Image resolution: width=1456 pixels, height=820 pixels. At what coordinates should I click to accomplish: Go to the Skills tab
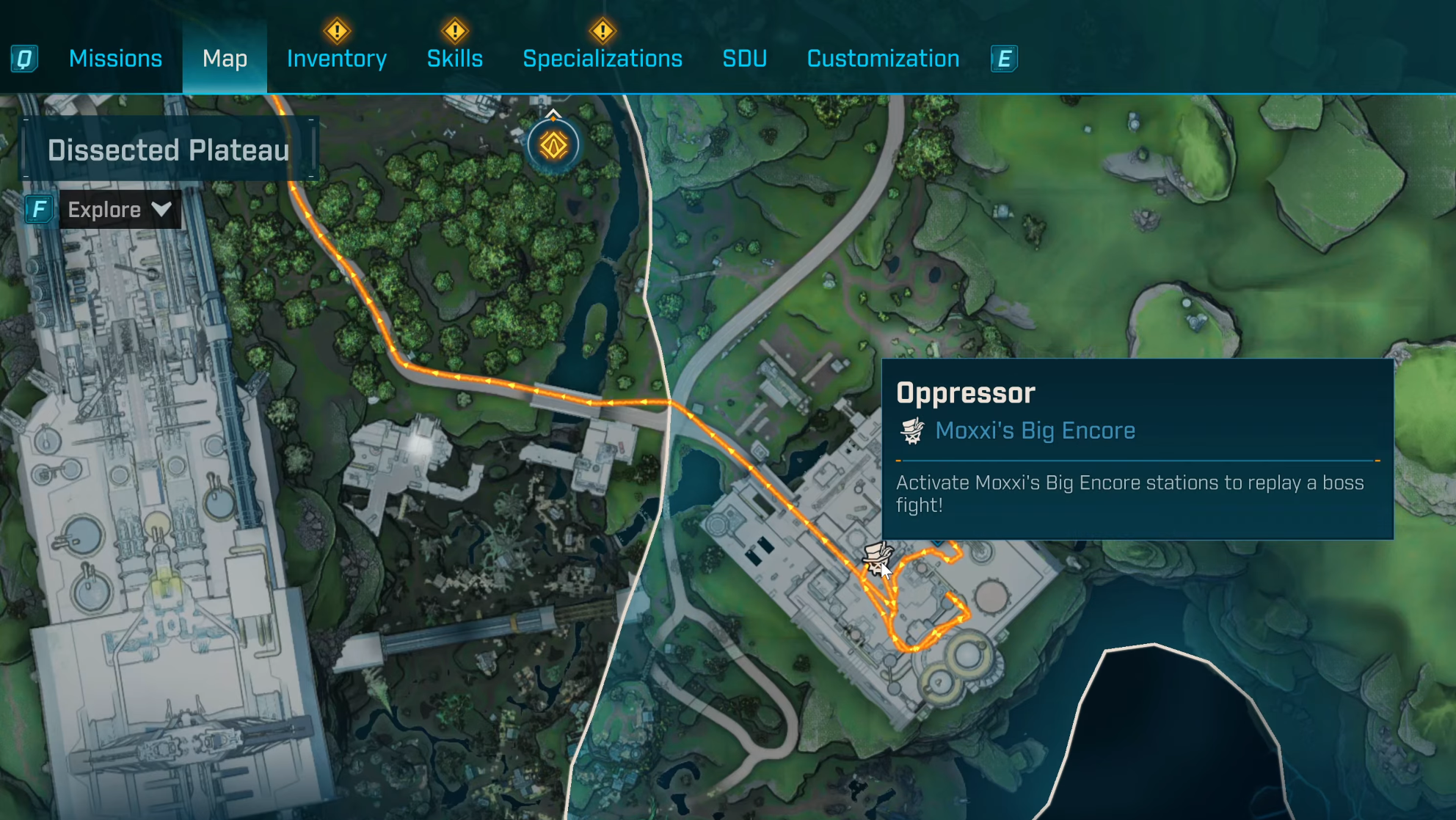pyautogui.click(x=455, y=59)
